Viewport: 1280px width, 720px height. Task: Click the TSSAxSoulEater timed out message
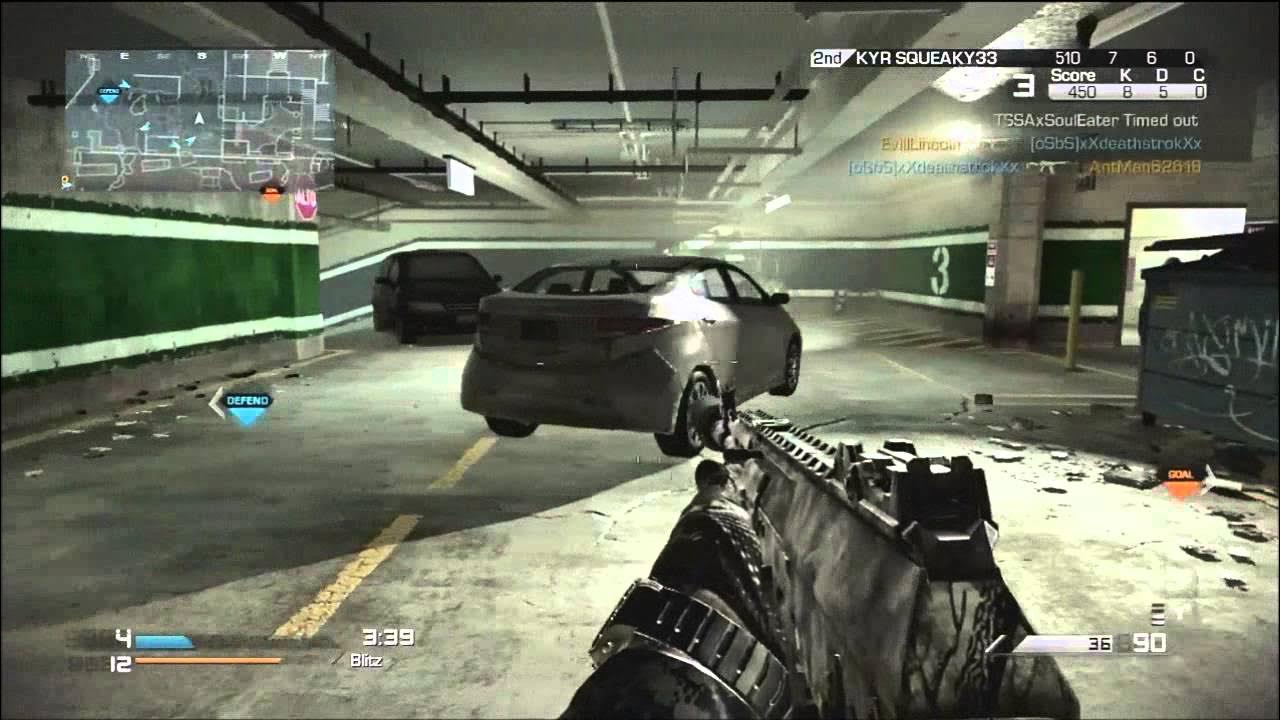pyautogui.click(x=1096, y=120)
